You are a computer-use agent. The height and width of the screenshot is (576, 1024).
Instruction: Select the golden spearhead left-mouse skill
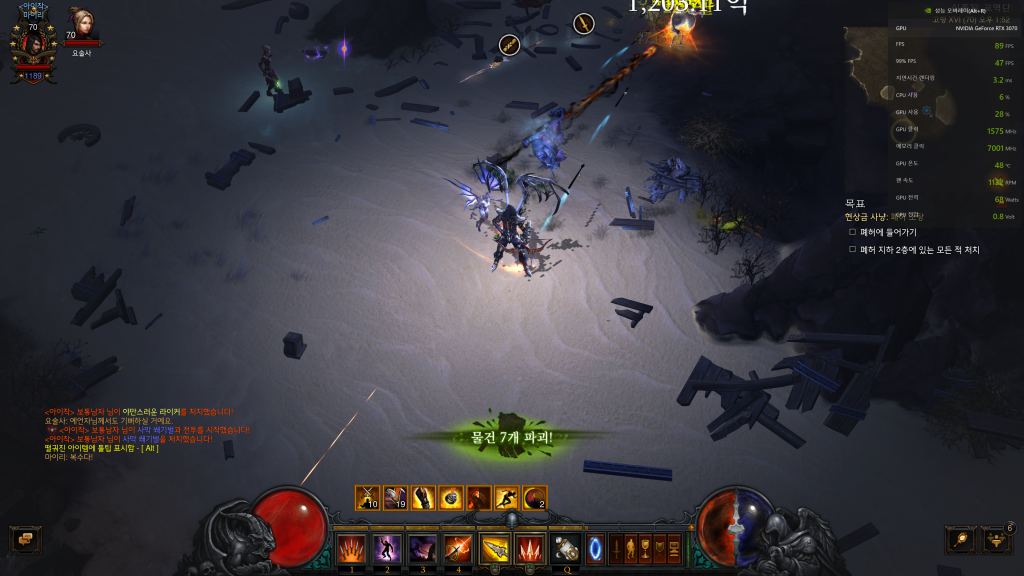click(x=494, y=548)
